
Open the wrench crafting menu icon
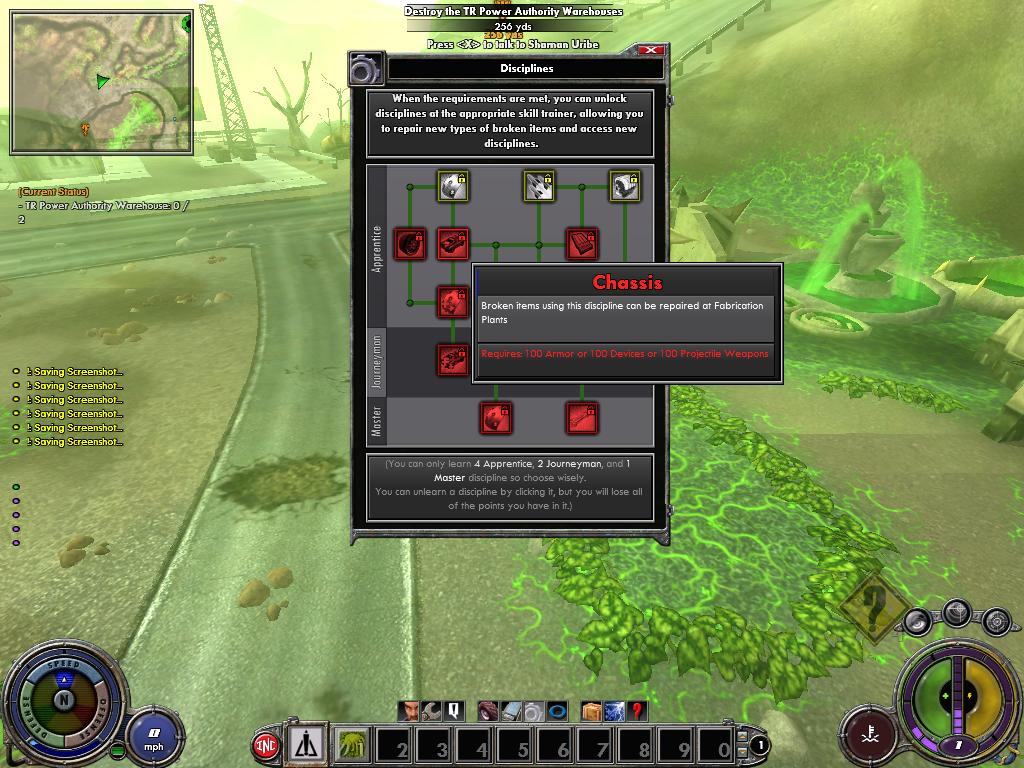click(432, 711)
